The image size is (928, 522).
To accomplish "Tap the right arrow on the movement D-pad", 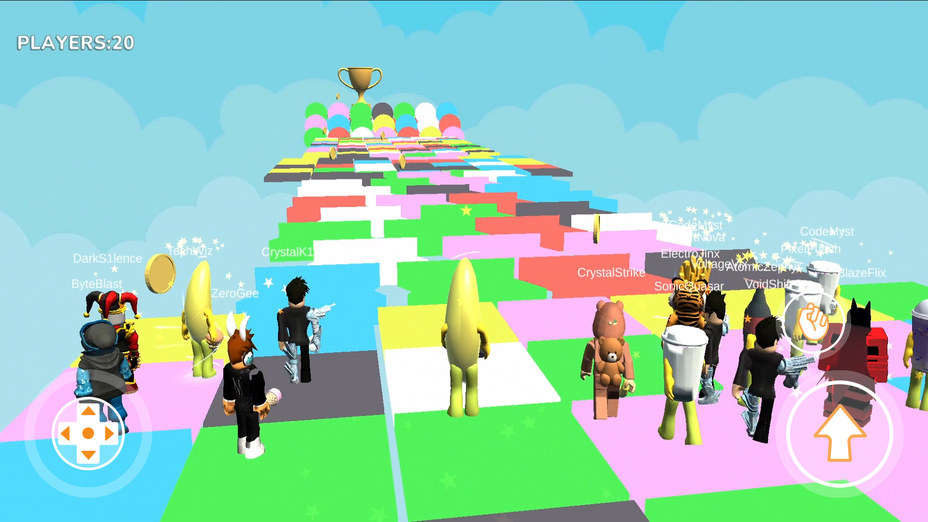I will point(110,433).
